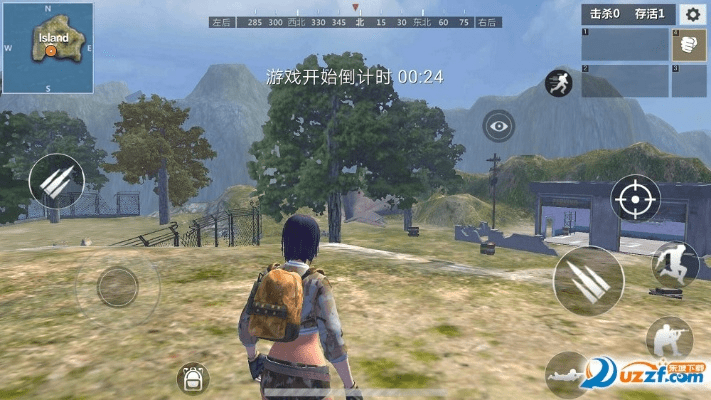
Task: Tap the smaller bullets fire button
Action: [57, 183]
